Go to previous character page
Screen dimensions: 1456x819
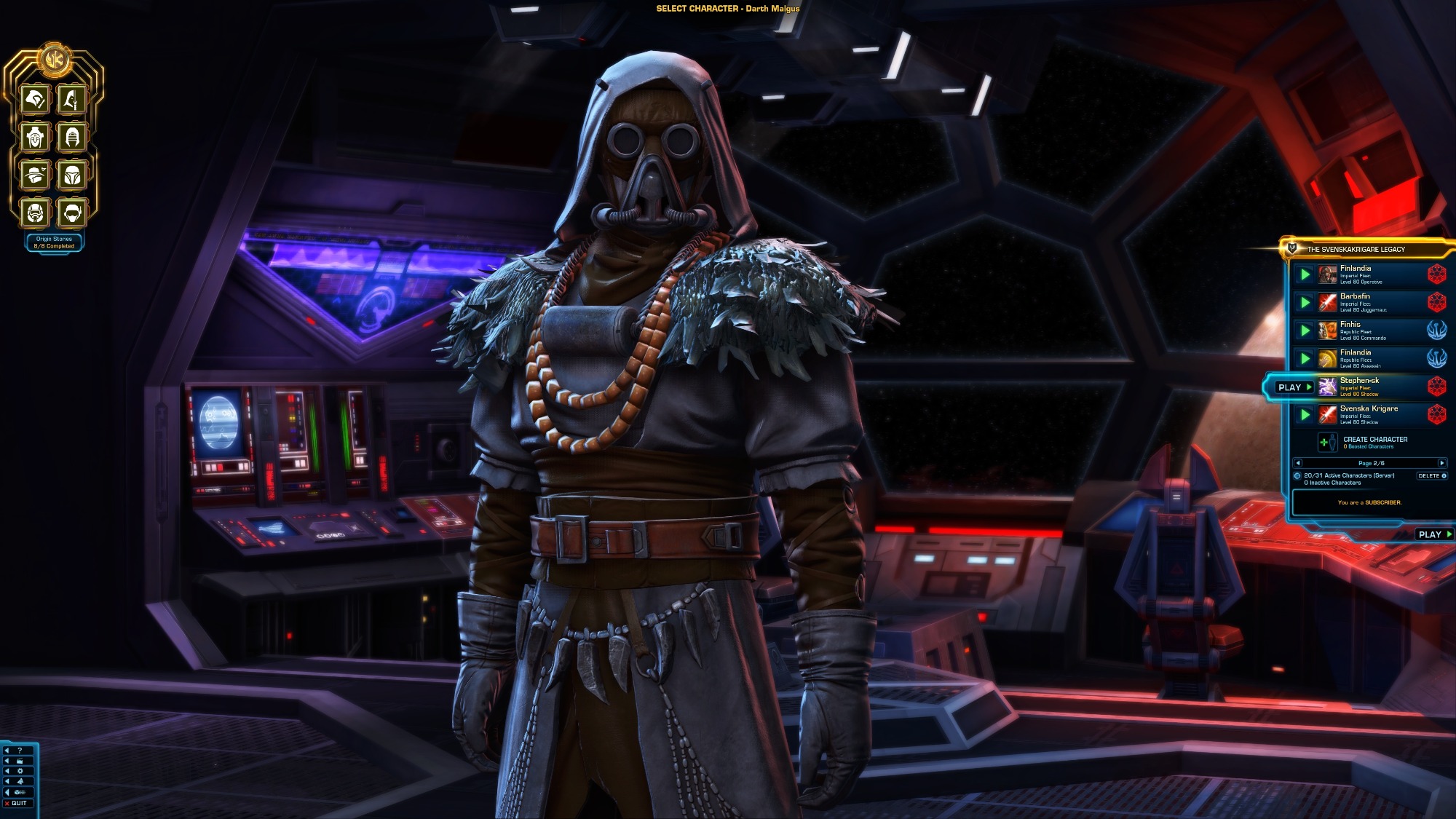pos(1298,463)
